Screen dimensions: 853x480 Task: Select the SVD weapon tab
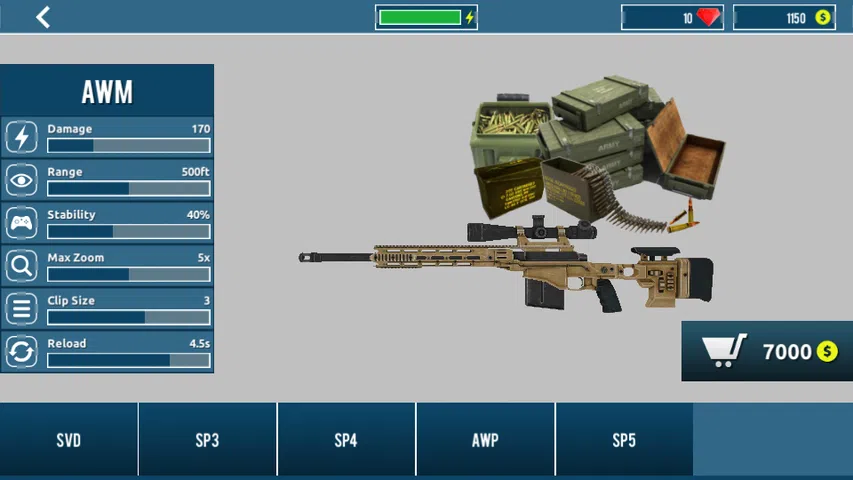68,440
